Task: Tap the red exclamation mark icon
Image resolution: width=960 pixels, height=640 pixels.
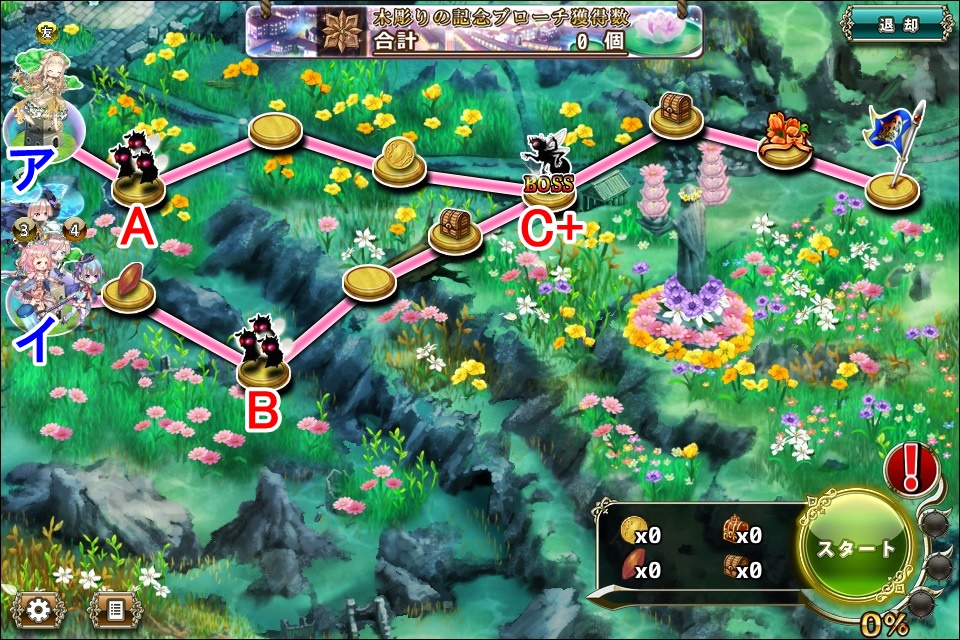Action: (x=912, y=465)
